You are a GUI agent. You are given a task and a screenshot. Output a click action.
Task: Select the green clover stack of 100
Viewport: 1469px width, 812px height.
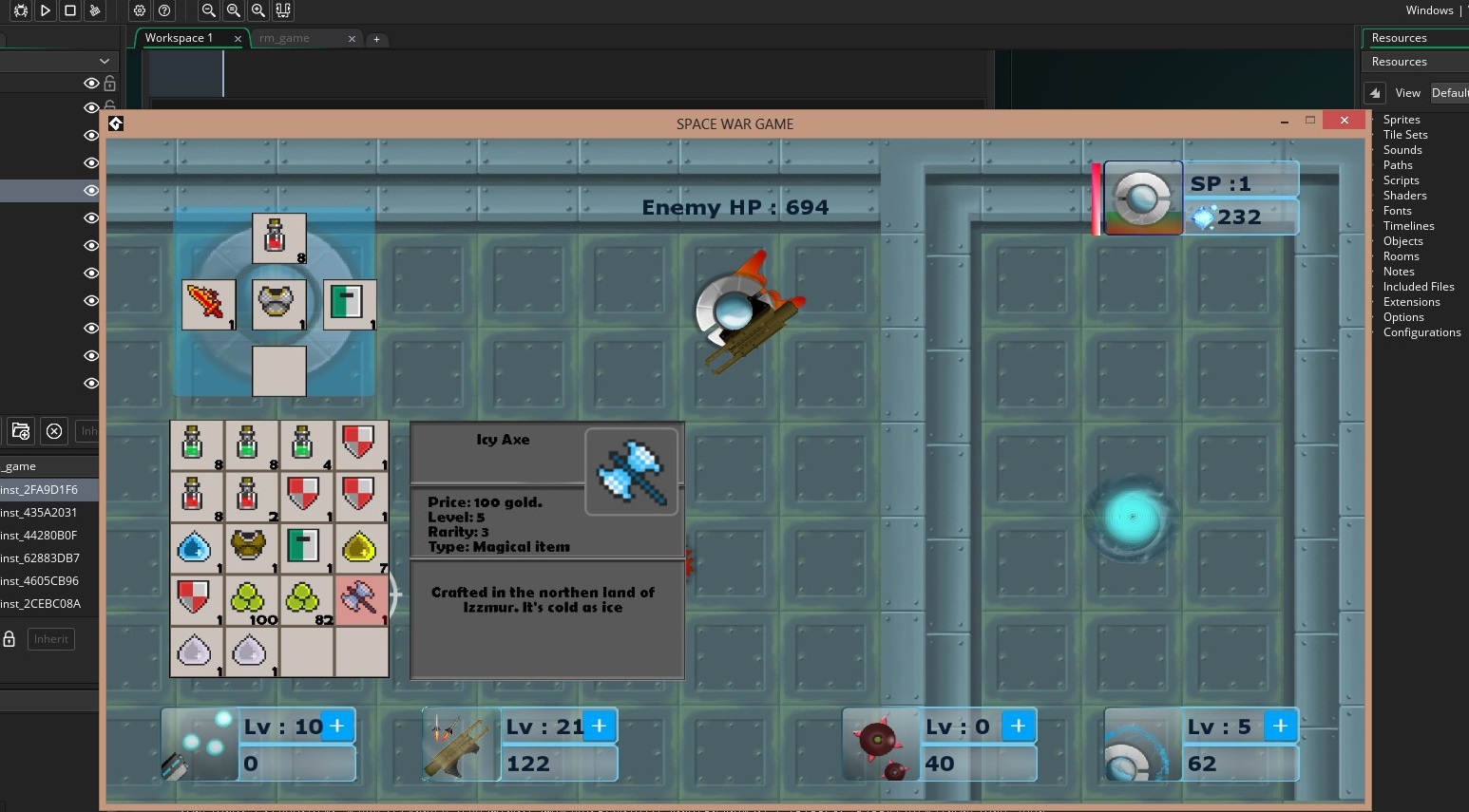pyautogui.click(x=251, y=600)
